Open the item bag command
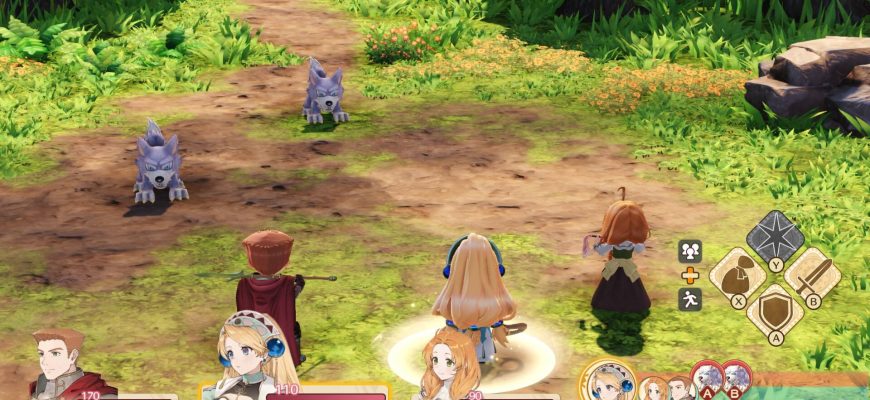Viewport: 870px width, 400px height. coord(738,276)
